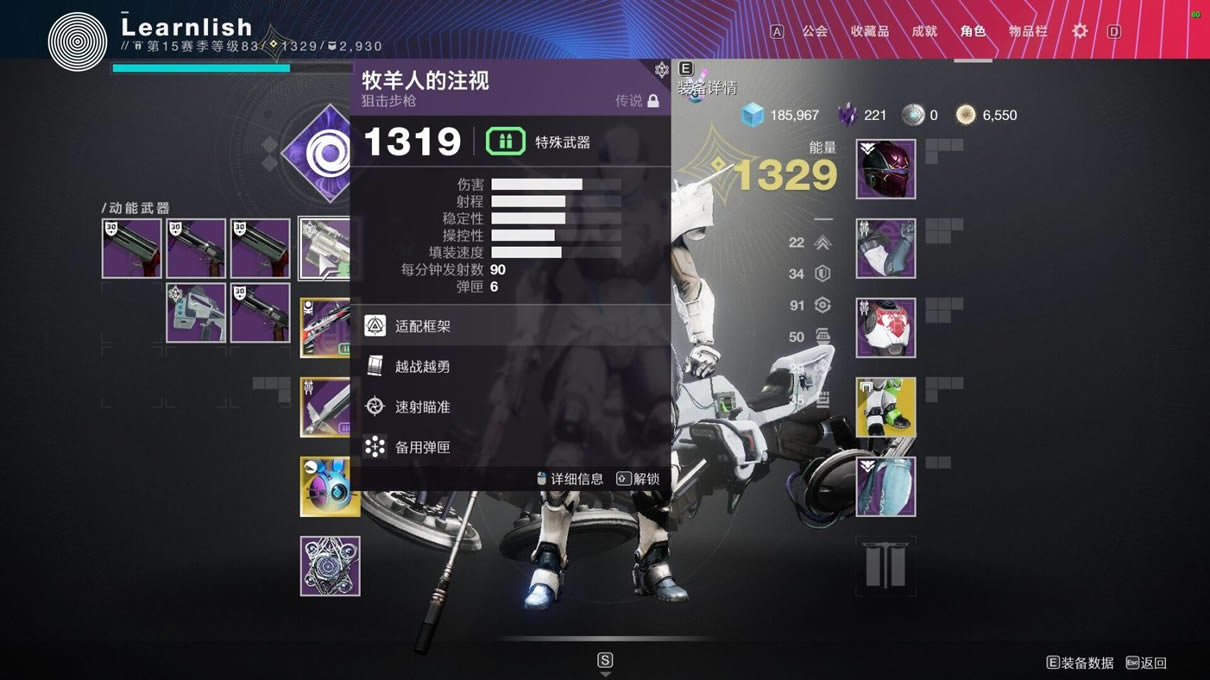This screenshot has height=680, width=1210.
Task: Select the gauntlets armor slot
Action: tap(886, 249)
